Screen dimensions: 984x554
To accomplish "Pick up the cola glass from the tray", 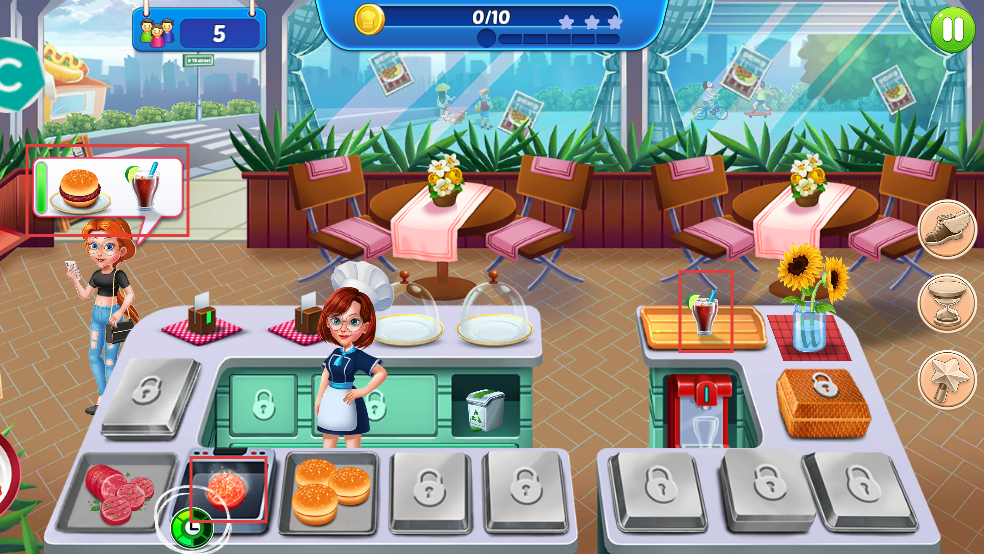I will (705, 313).
